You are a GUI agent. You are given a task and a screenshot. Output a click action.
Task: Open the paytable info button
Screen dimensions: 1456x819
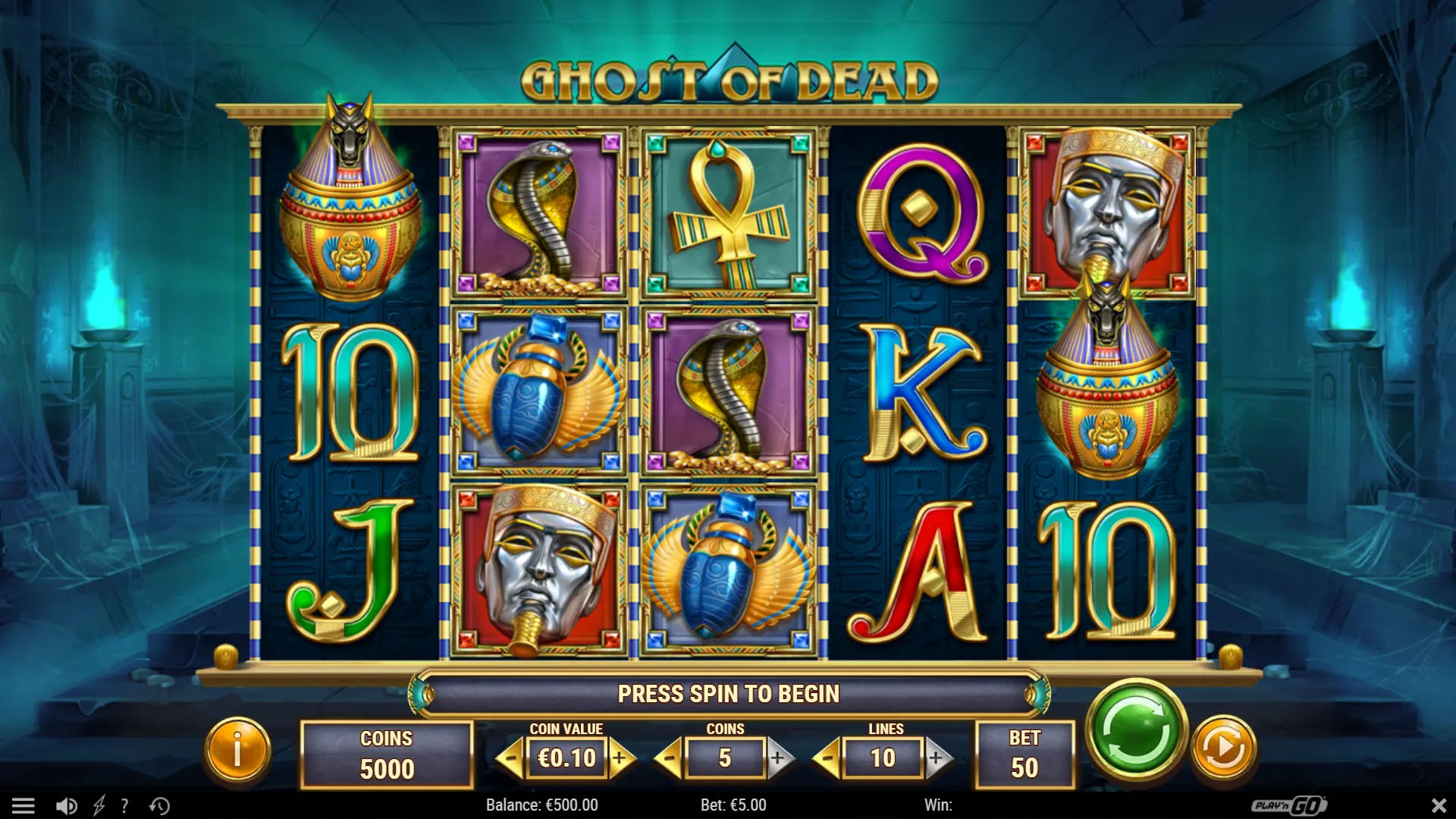pyautogui.click(x=237, y=749)
